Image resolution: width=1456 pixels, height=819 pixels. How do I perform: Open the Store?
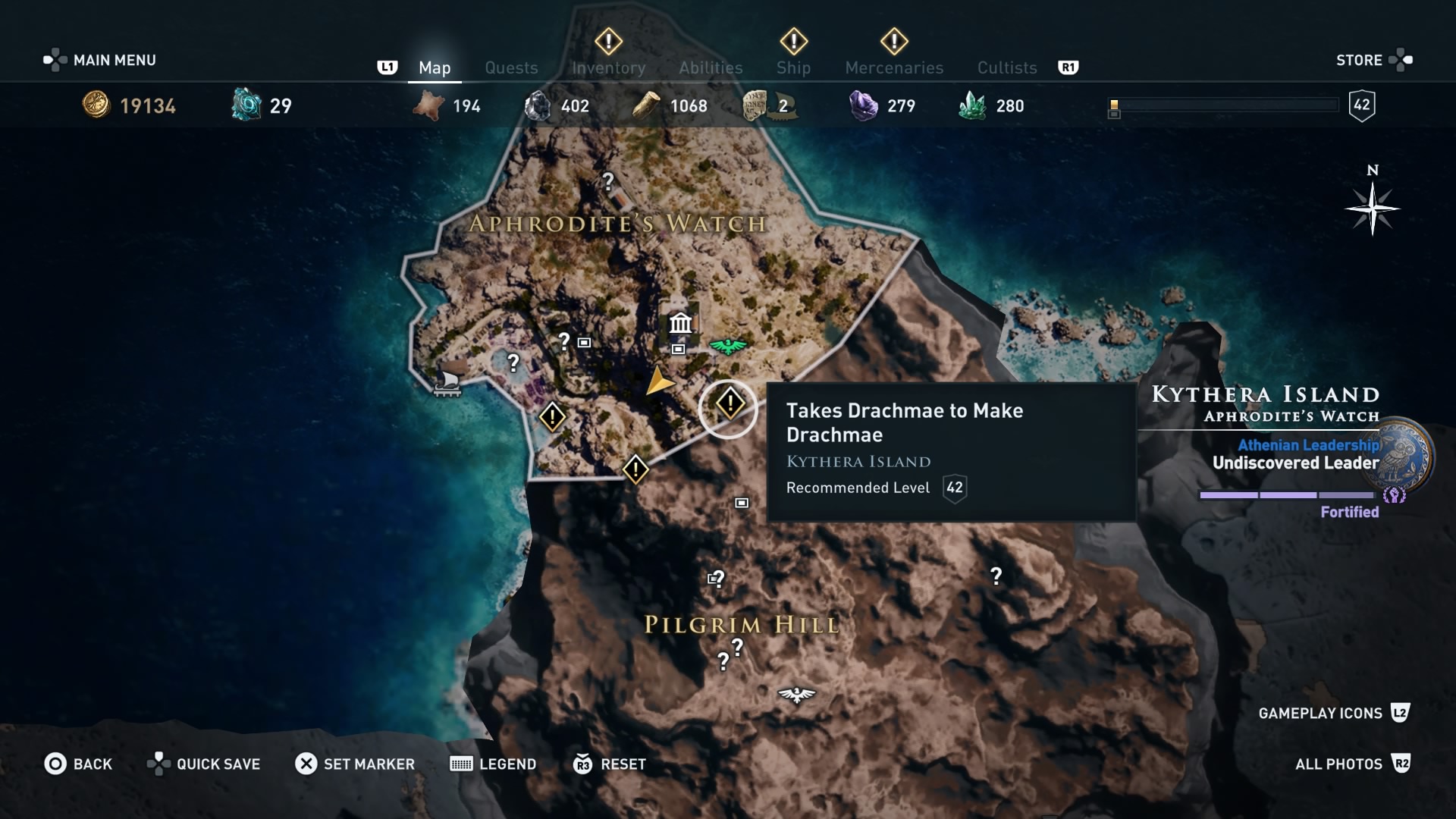click(x=1373, y=60)
